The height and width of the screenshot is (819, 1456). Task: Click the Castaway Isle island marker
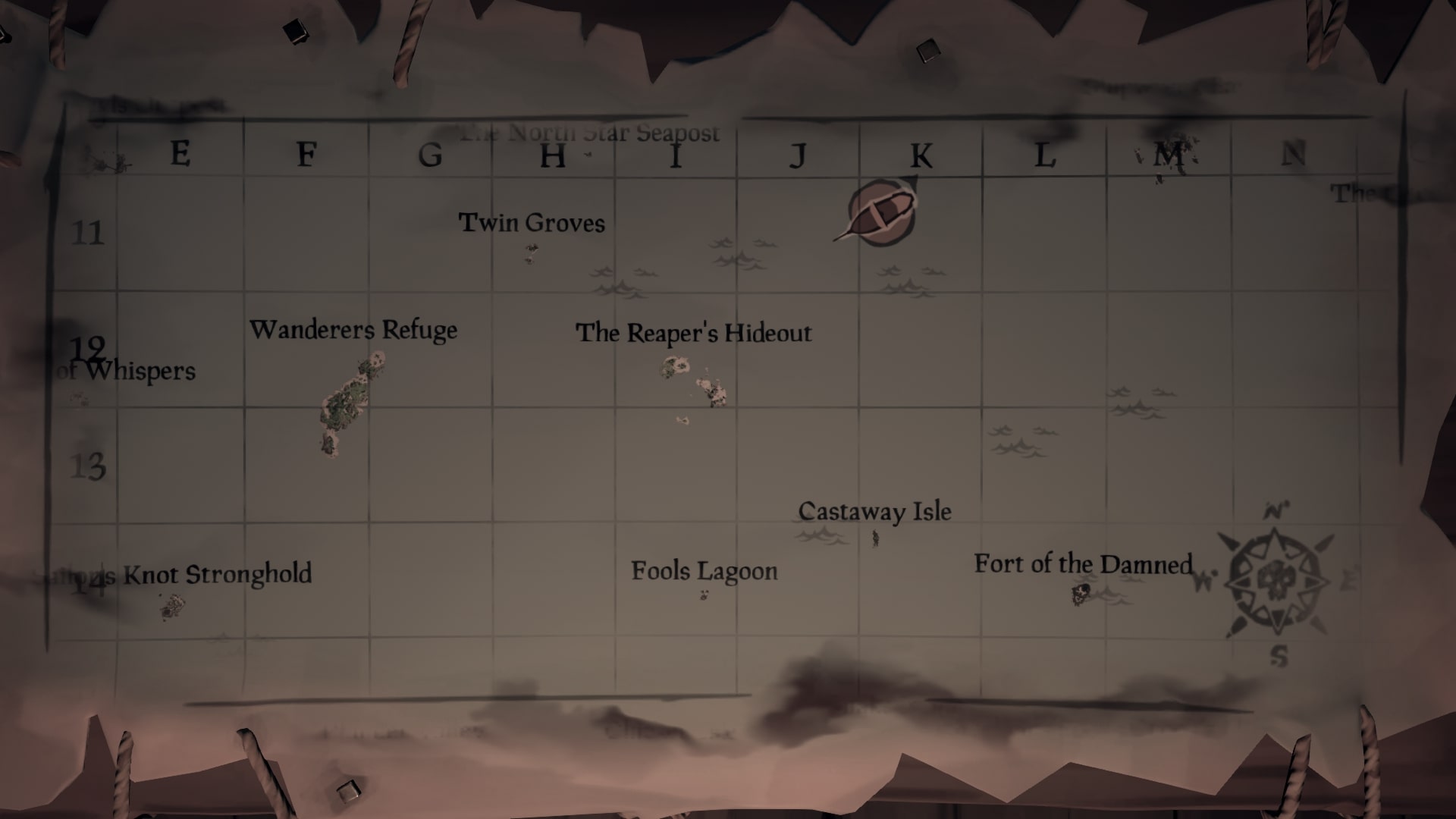[874, 540]
